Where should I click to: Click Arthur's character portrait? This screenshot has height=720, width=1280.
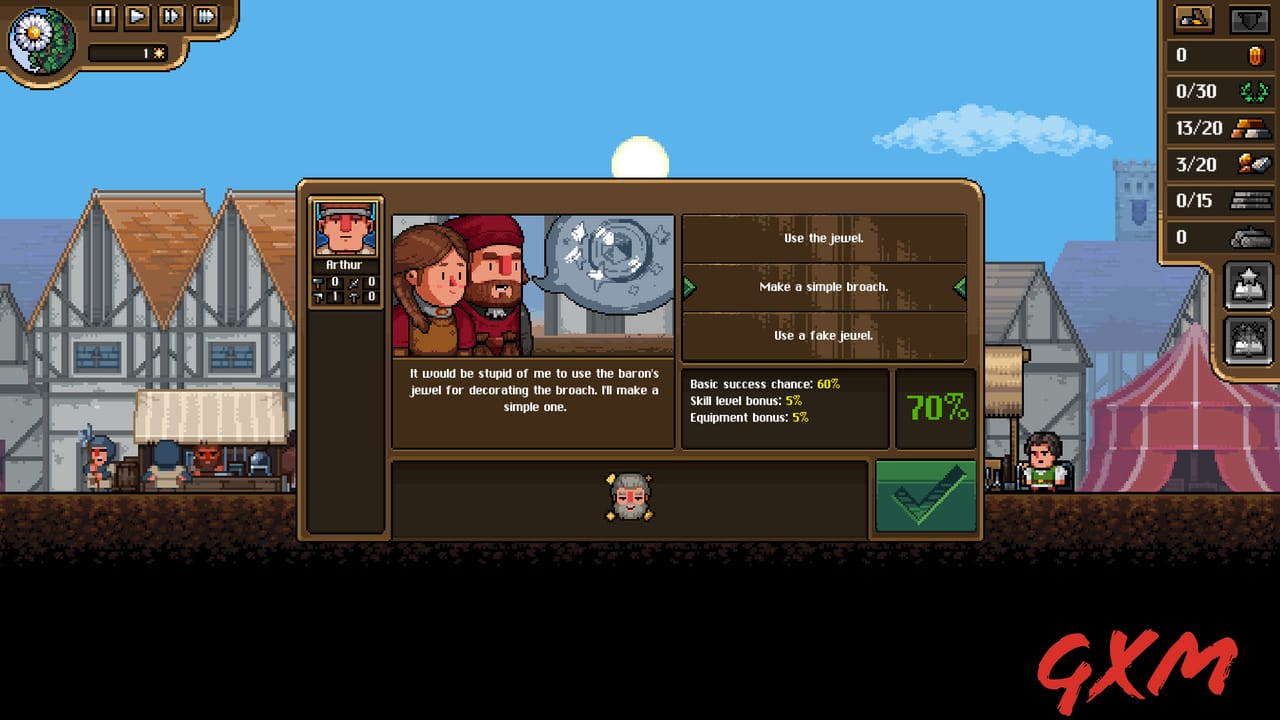pos(345,228)
